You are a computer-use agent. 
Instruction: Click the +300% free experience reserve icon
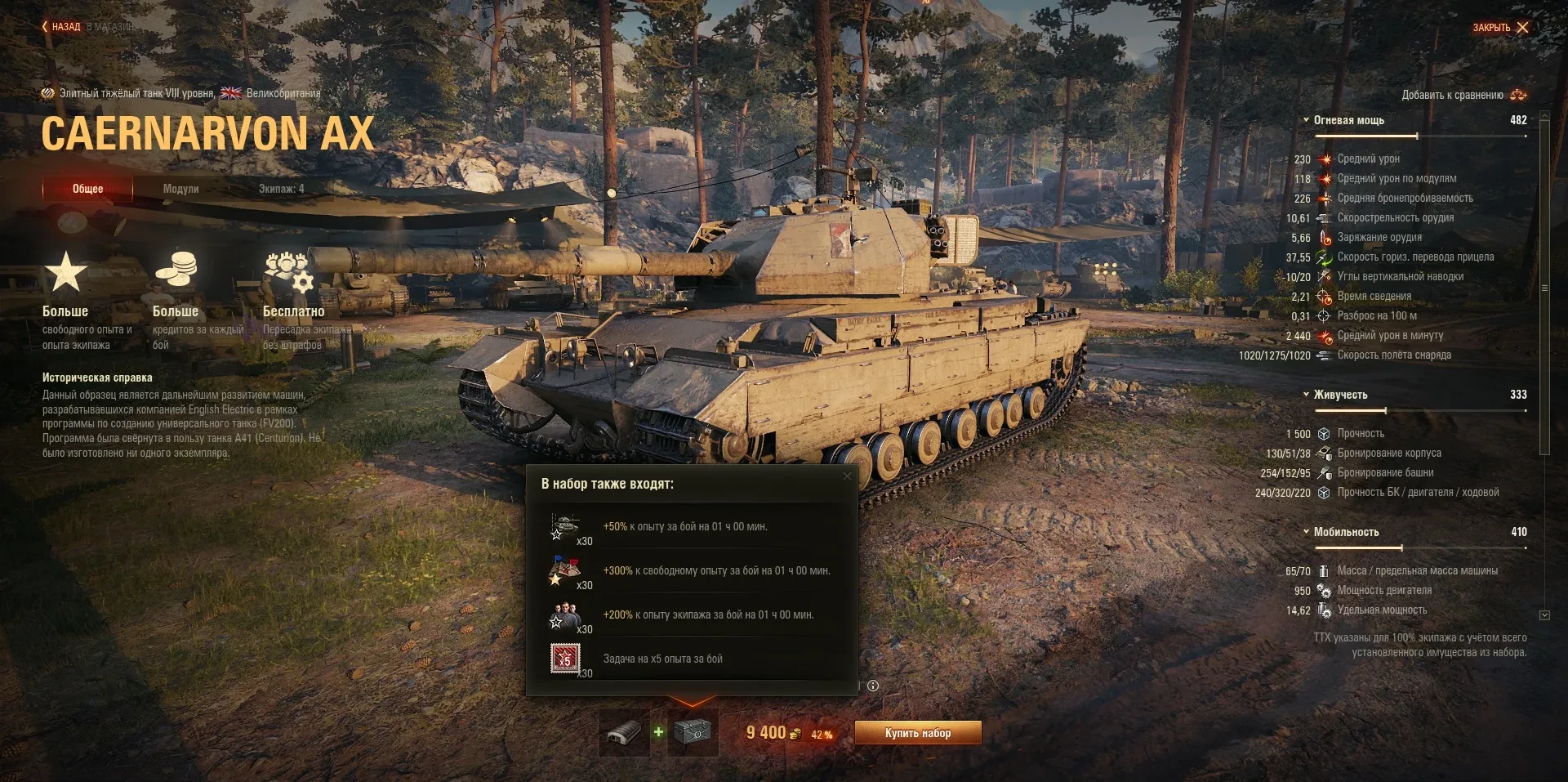pos(564,571)
